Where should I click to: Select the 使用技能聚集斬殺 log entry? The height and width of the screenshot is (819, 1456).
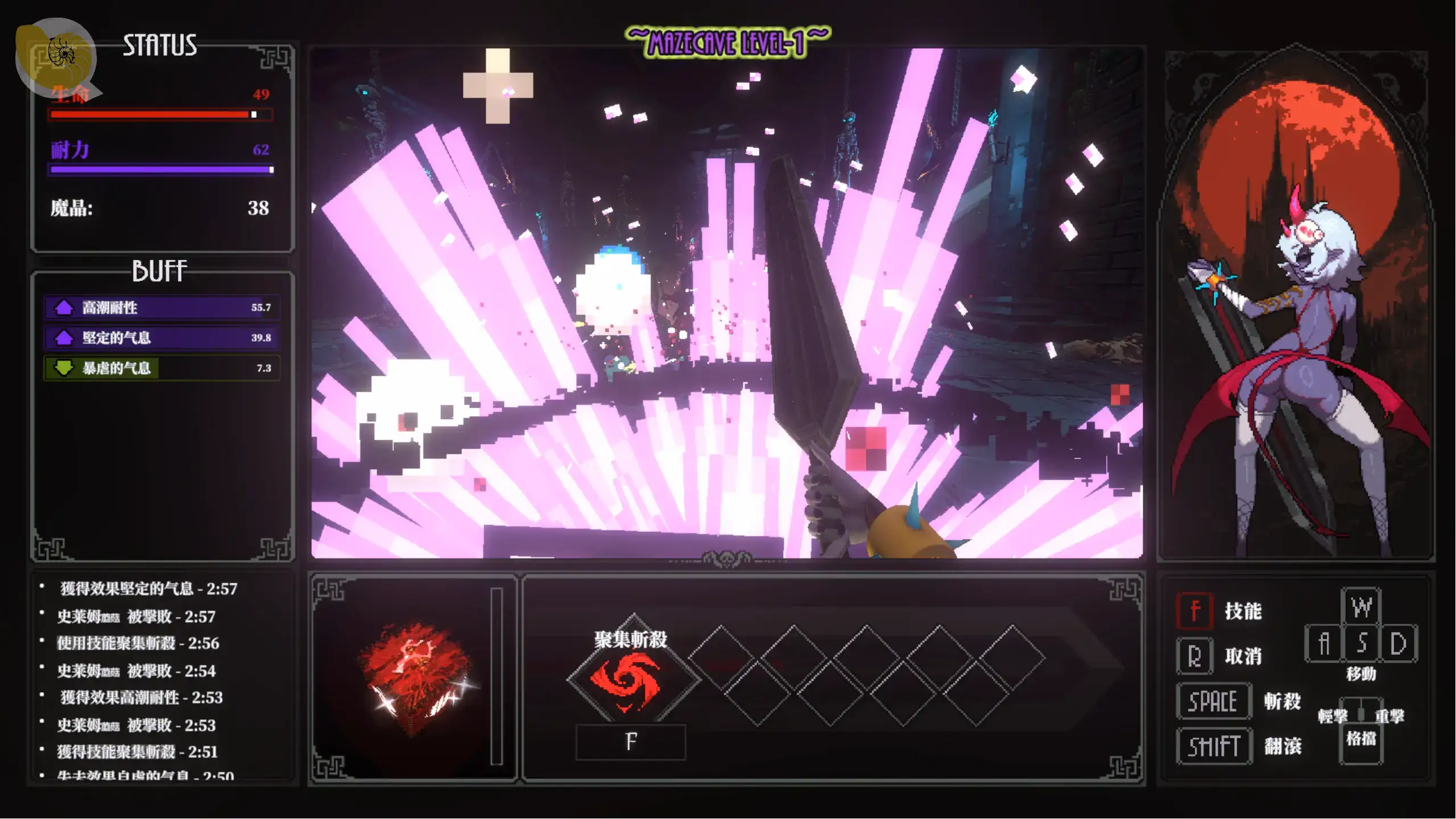(138, 643)
